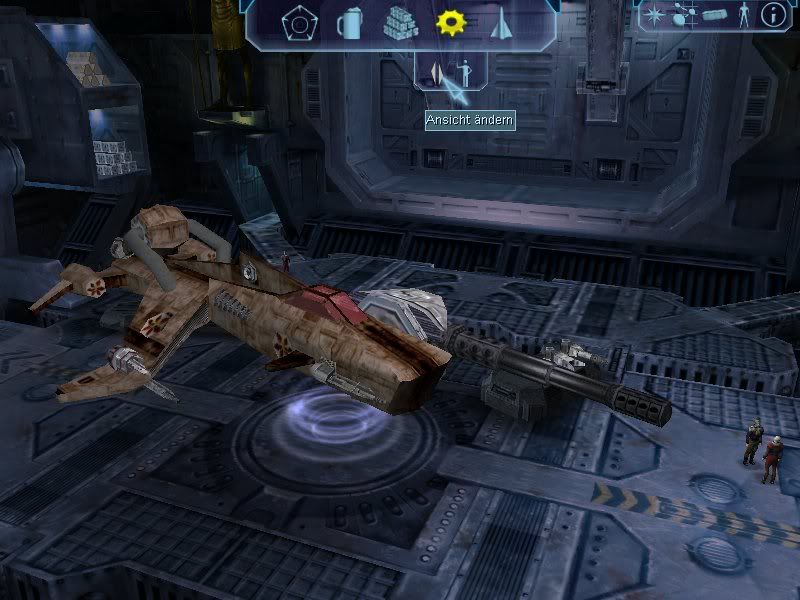Click the Ansicht ändern view toggle
This screenshot has height=600, width=800.
click(451, 73)
